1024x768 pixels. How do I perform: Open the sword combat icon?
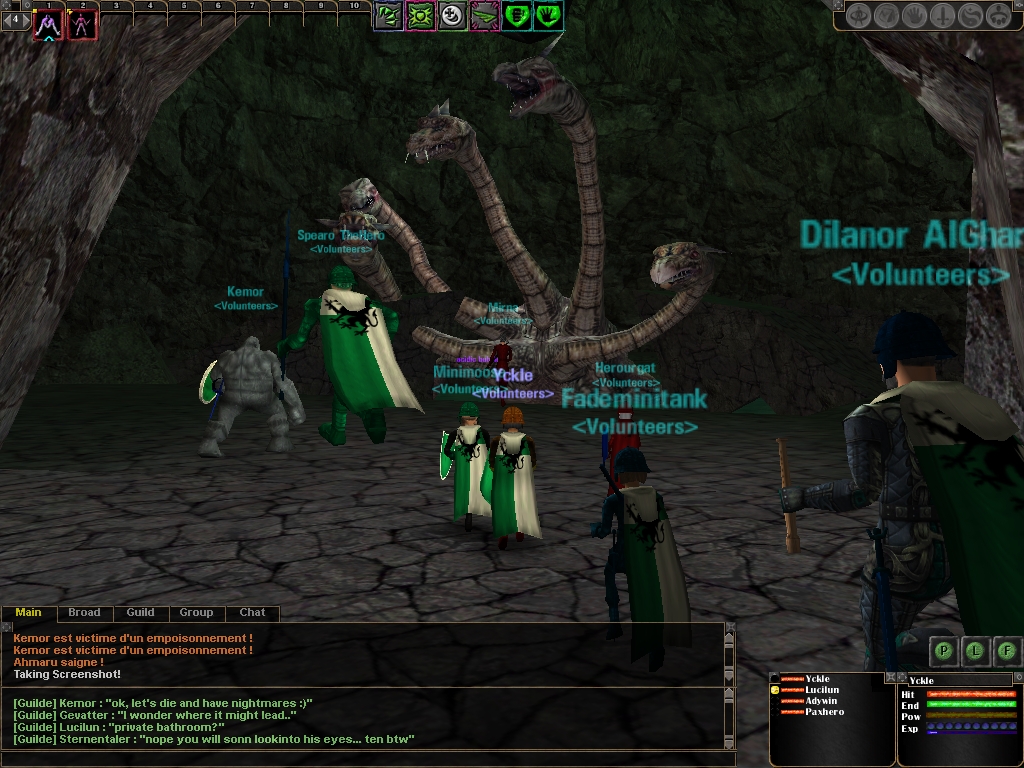click(943, 16)
